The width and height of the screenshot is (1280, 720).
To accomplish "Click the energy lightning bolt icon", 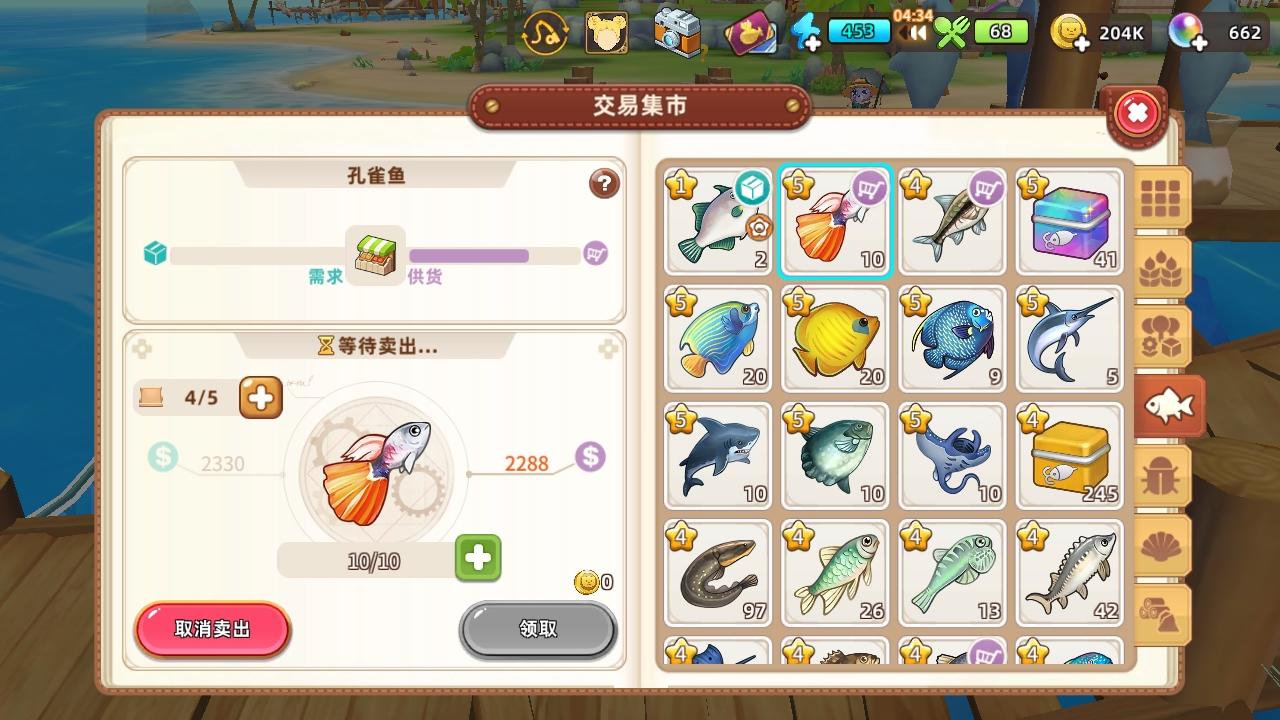I will [x=808, y=30].
